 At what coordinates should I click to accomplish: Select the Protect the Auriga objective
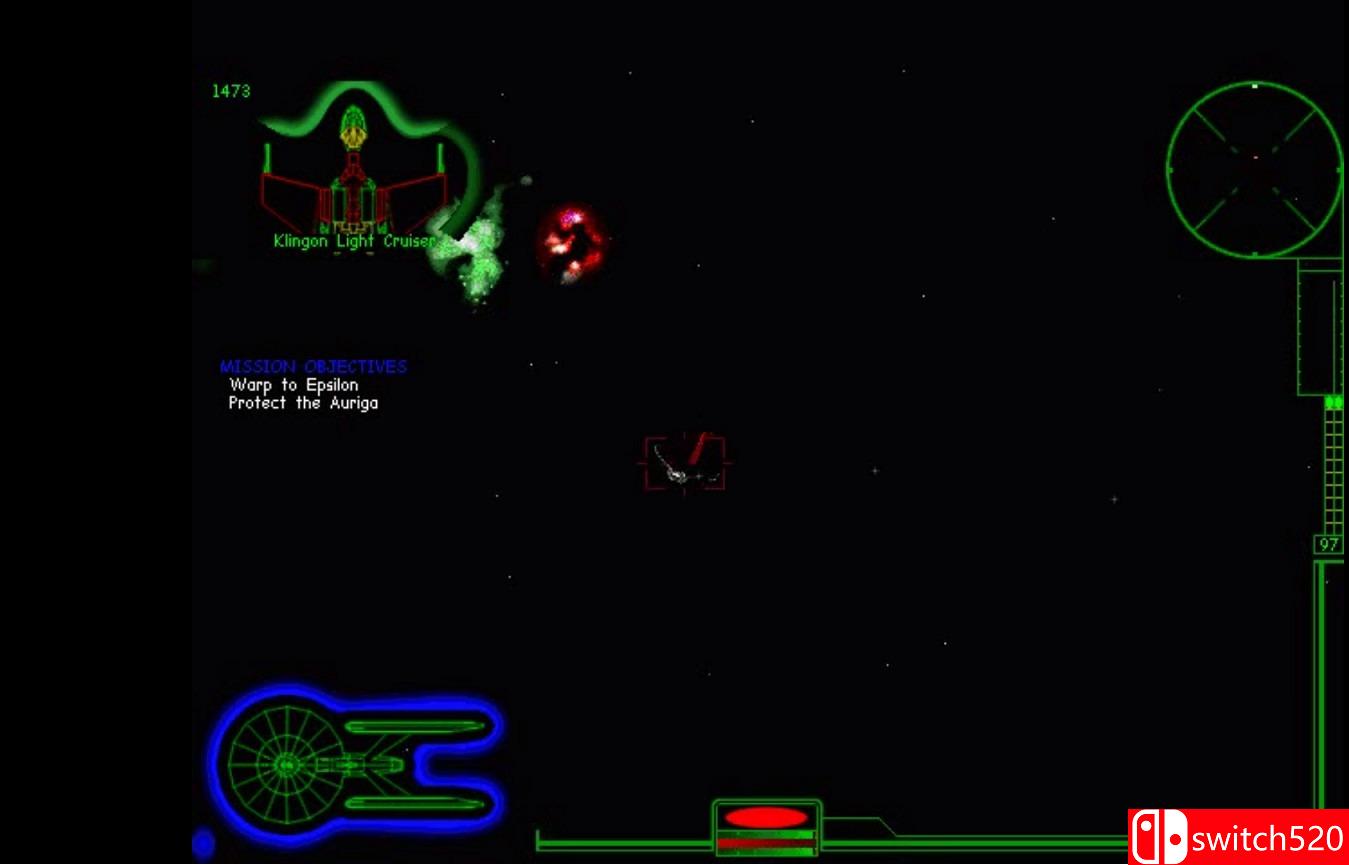(x=305, y=402)
